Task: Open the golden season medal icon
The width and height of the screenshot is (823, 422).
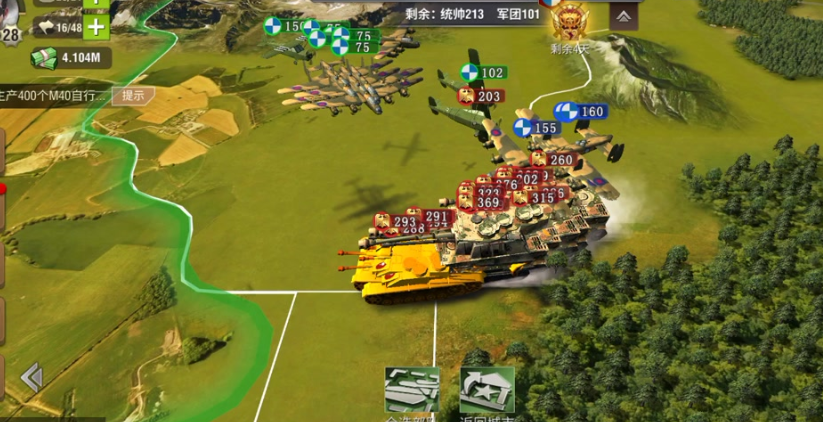Action: click(571, 20)
